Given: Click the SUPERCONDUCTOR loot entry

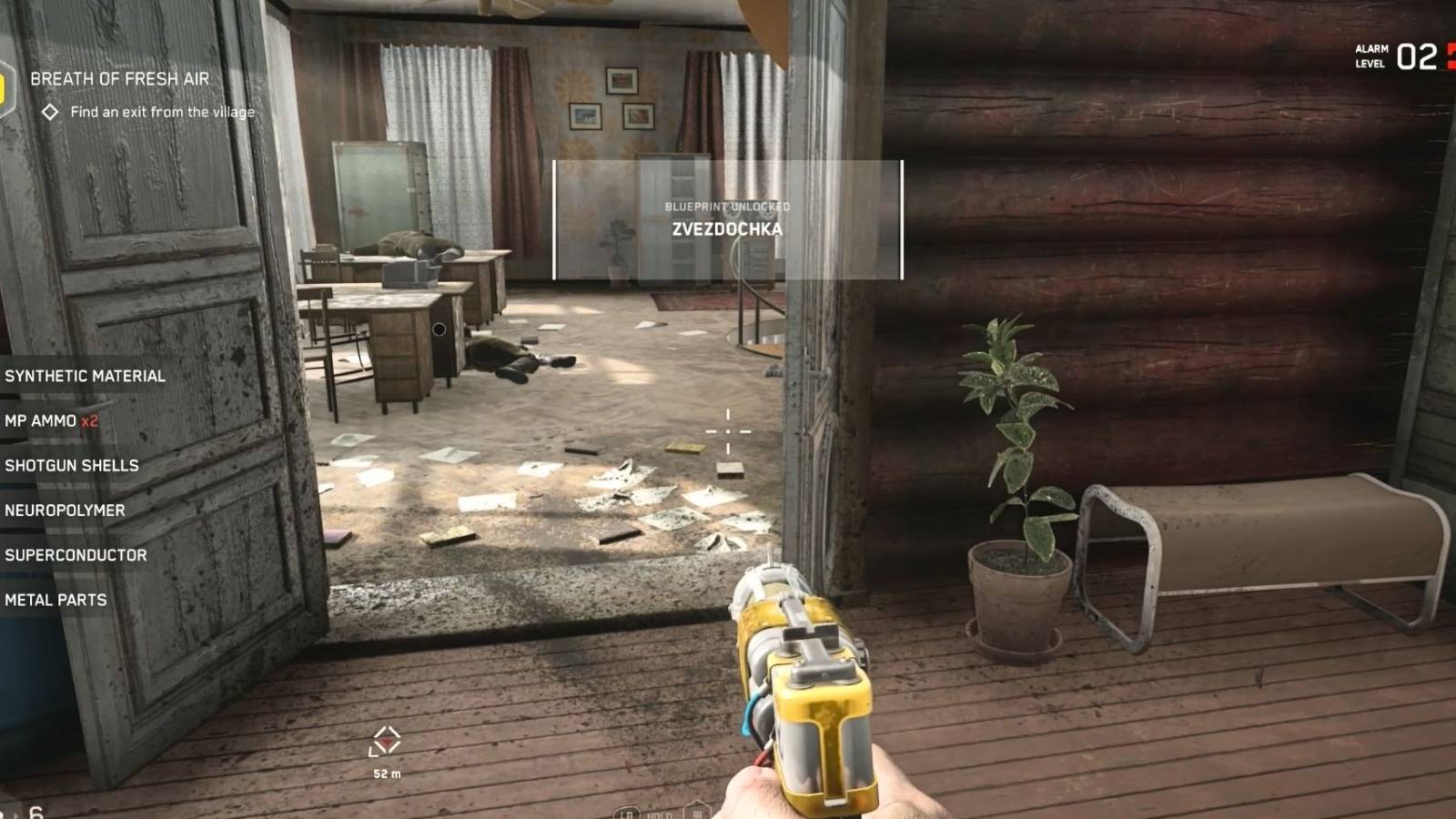Looking at the screenshot, I should (75, 554).
